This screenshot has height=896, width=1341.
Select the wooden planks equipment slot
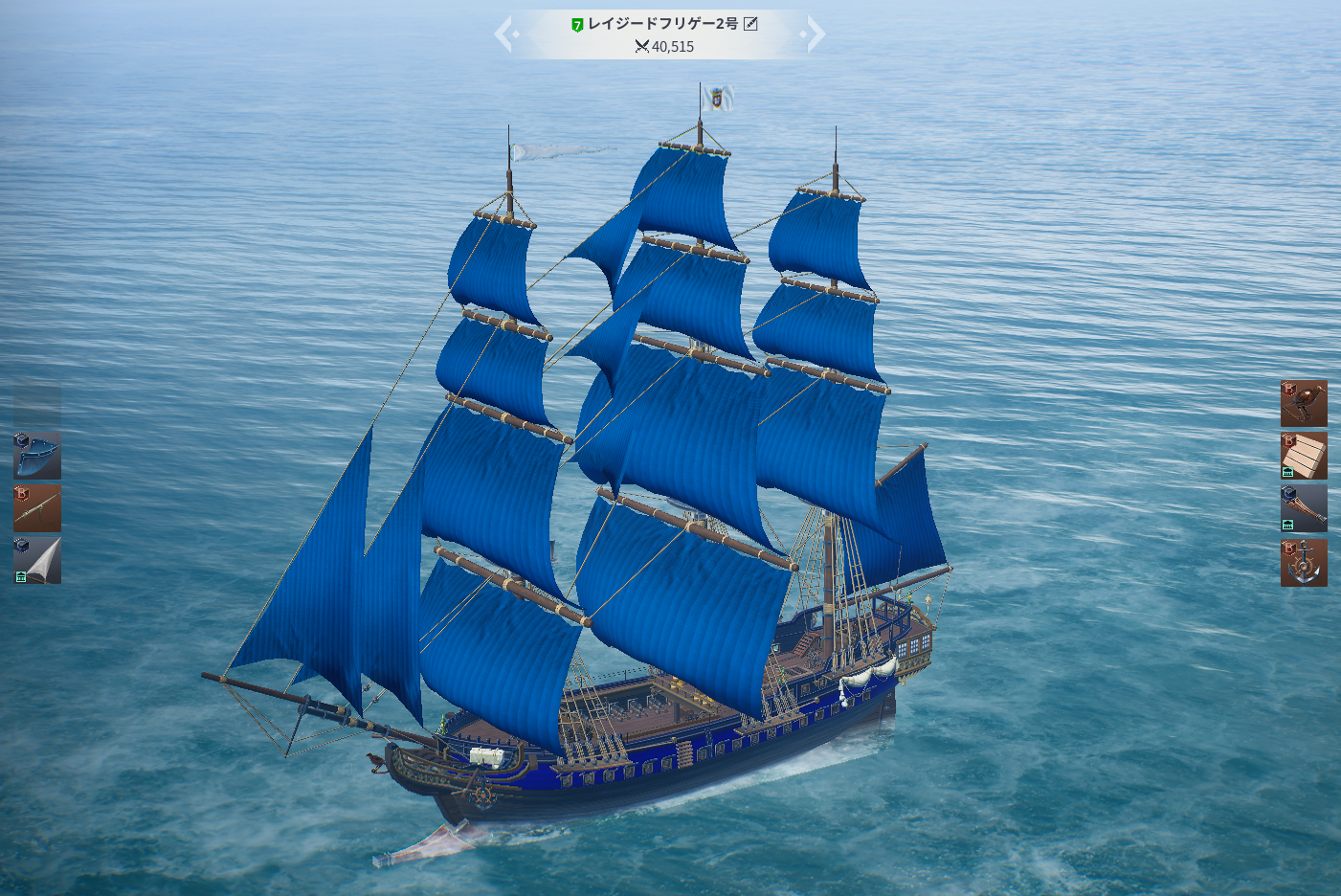(x=1304, y=456)
